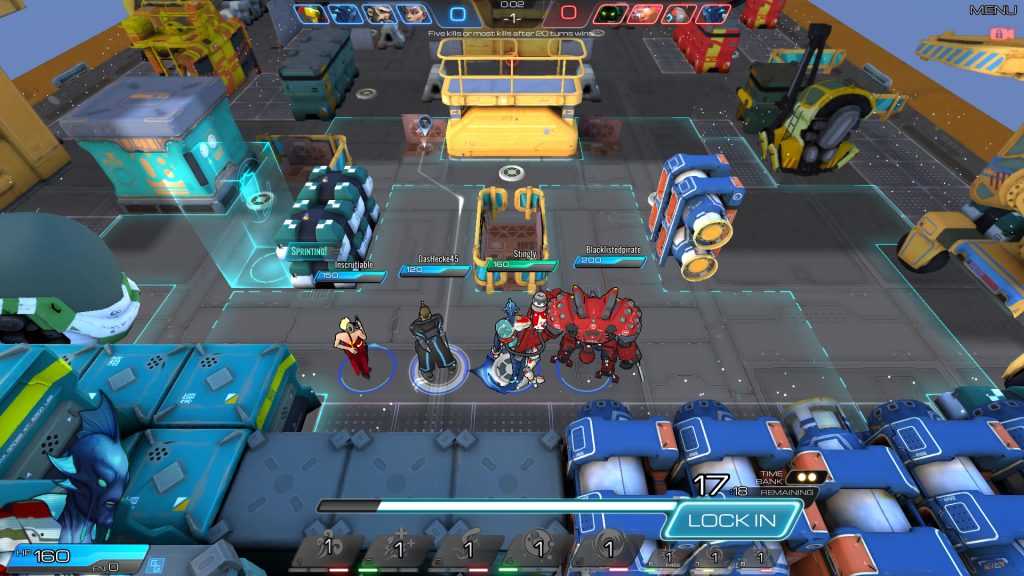Select the fifth ability with swirl icon
The image size is (1024, 576).
click(x=607, y=550)
